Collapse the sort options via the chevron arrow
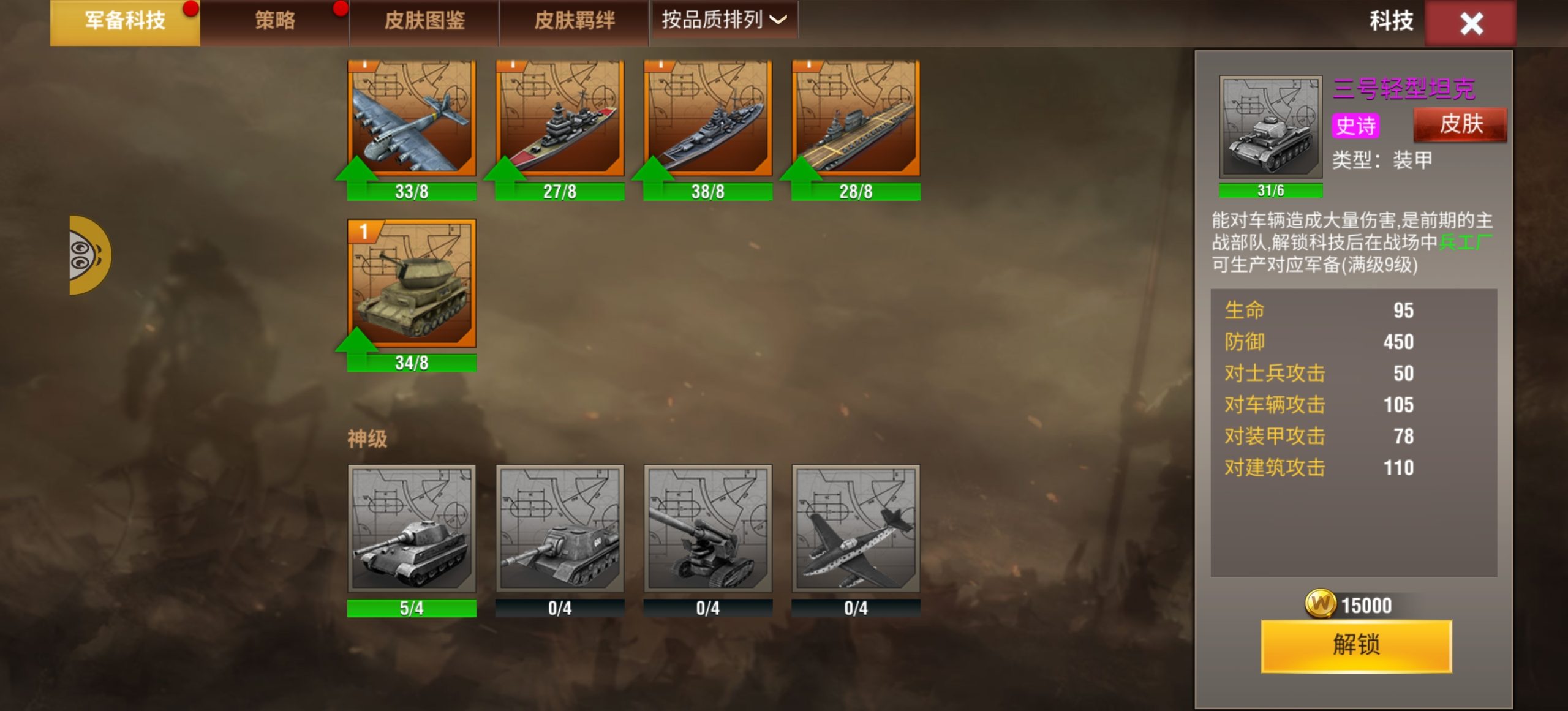1568x711 pixels. tap(777, 20)
